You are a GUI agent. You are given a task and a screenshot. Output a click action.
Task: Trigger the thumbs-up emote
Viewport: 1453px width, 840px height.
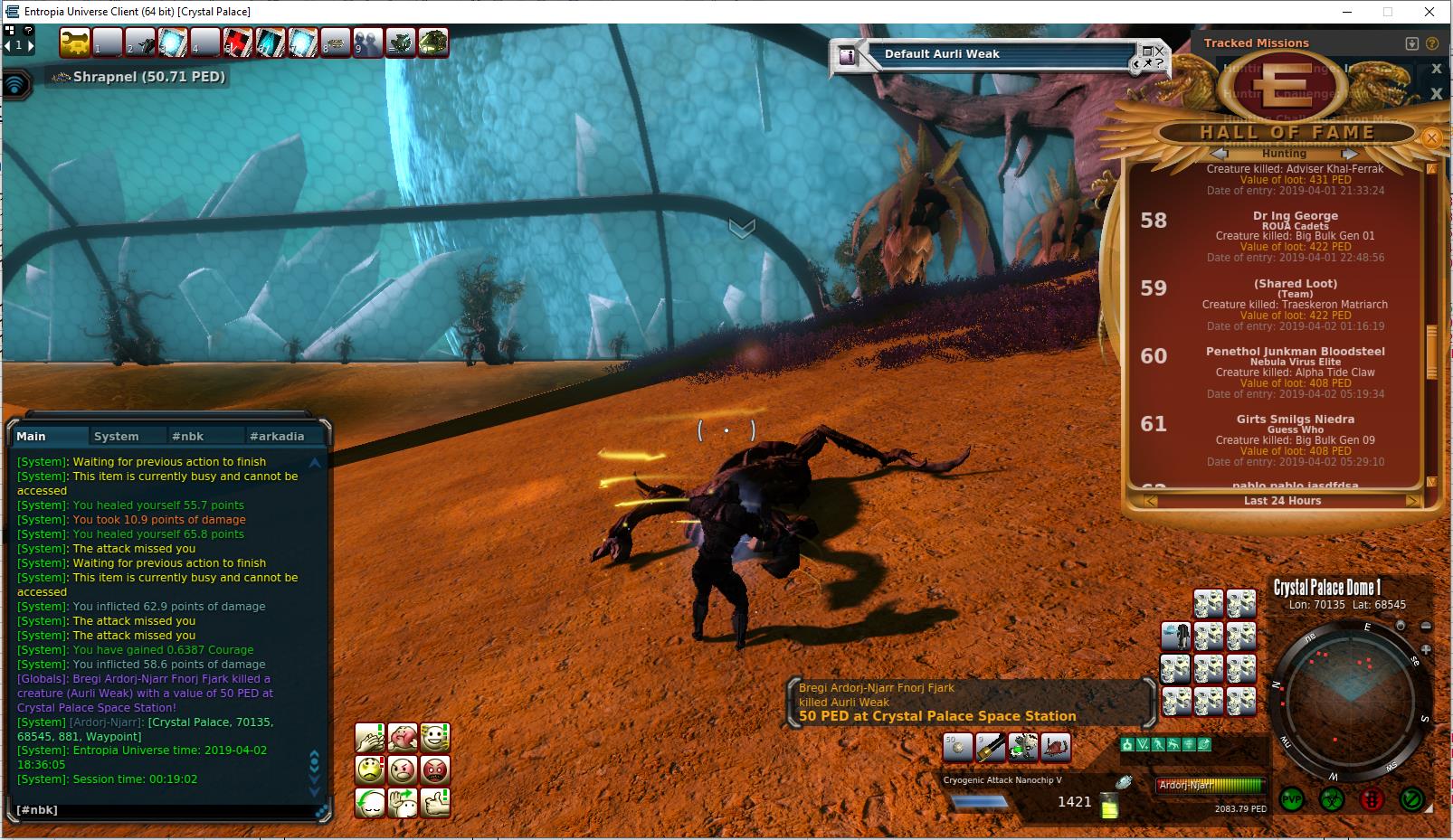(x=435, y=803)
